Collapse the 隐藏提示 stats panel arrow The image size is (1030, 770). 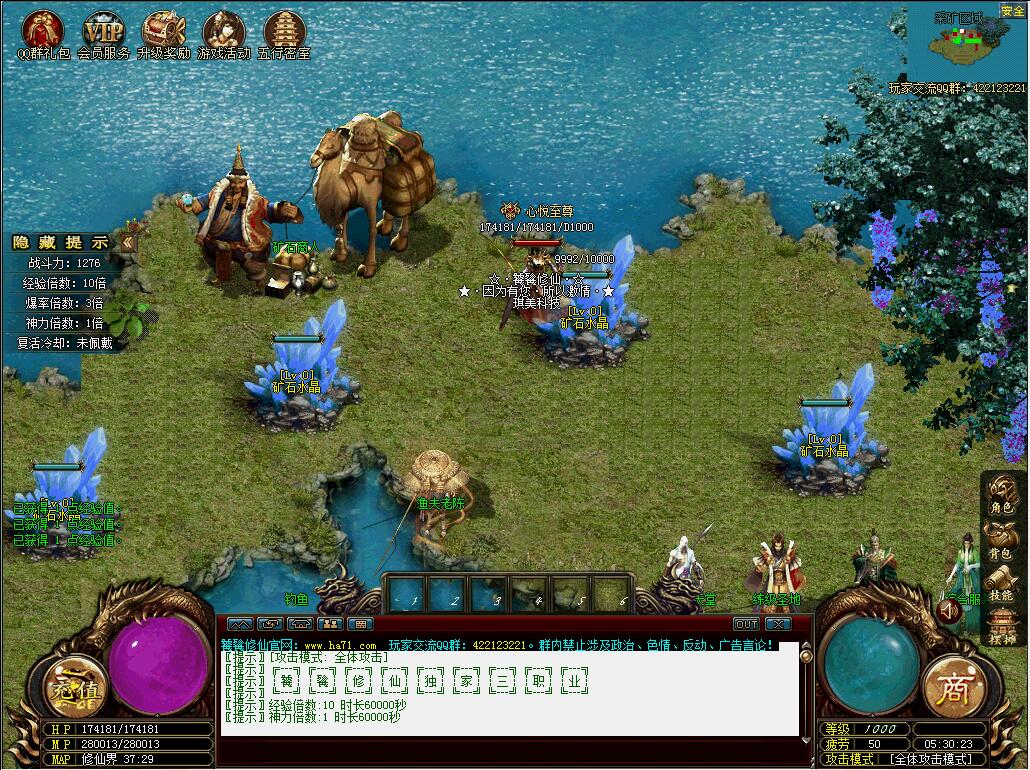[x=128, y=242]
